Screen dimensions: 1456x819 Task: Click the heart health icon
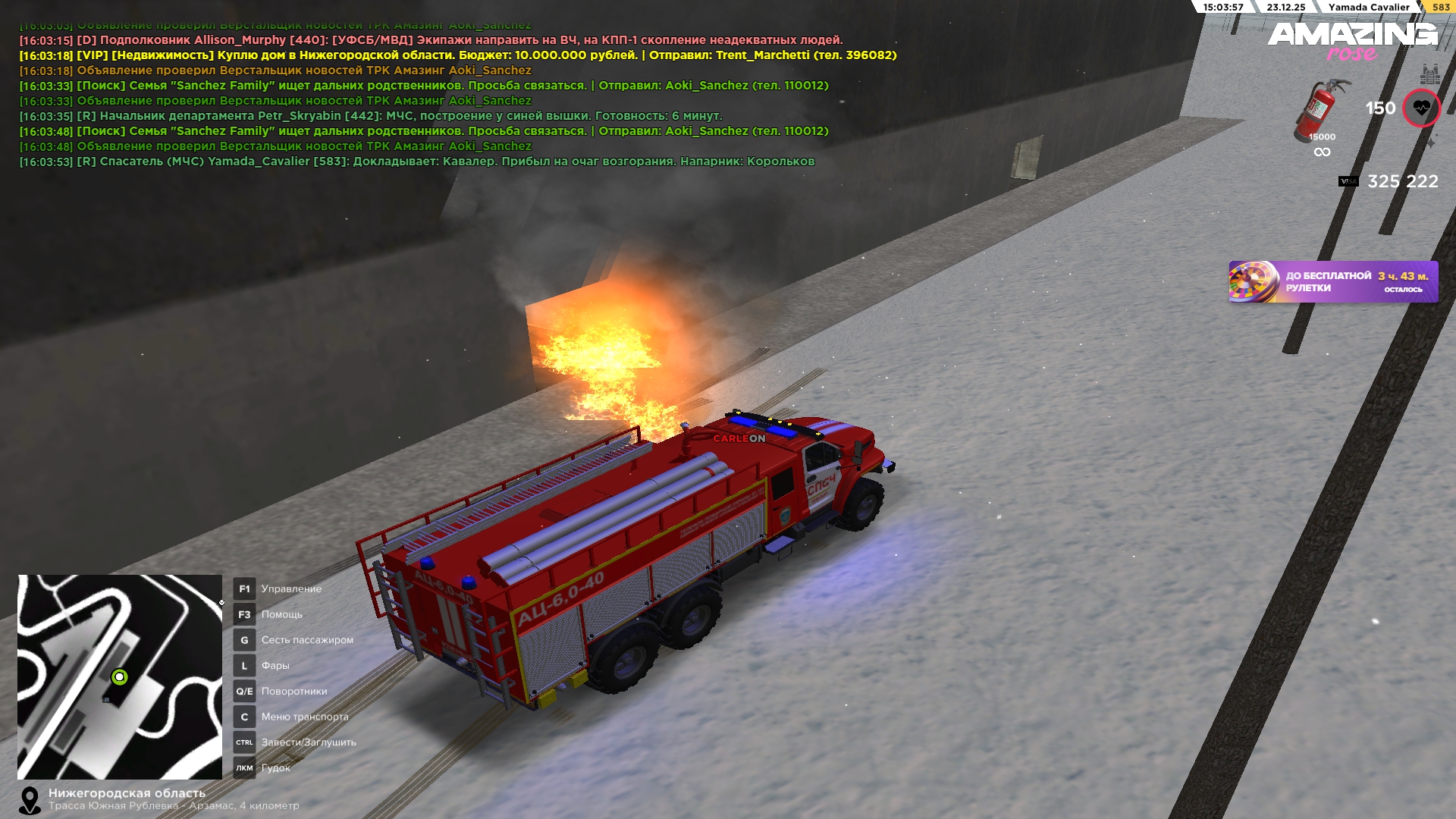pos(1420,108)
